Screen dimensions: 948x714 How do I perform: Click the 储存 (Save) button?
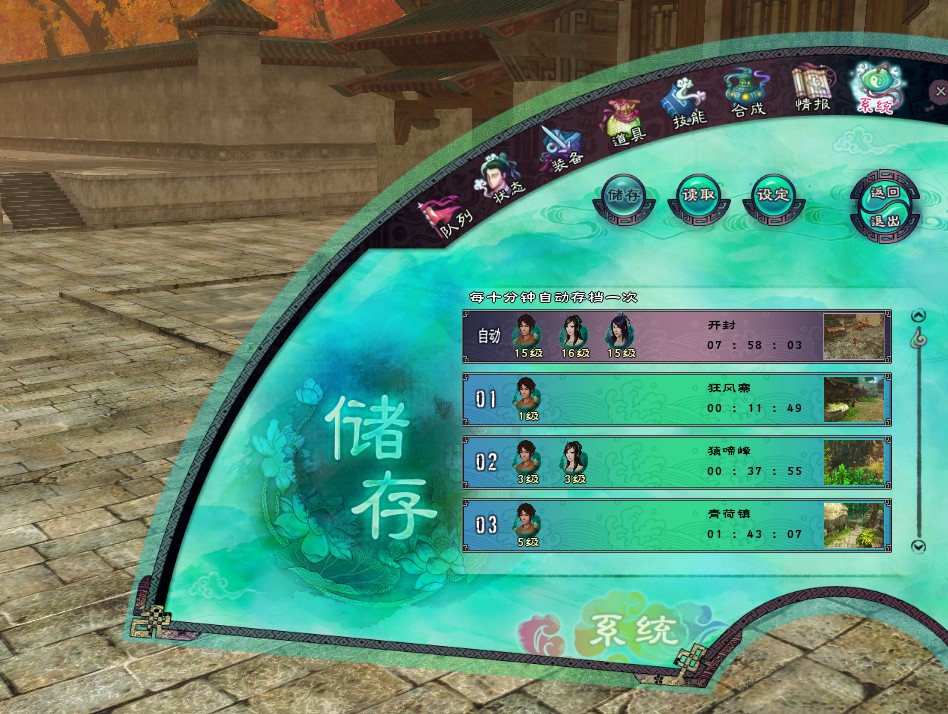pyautogui.click(x=625, y=195)
